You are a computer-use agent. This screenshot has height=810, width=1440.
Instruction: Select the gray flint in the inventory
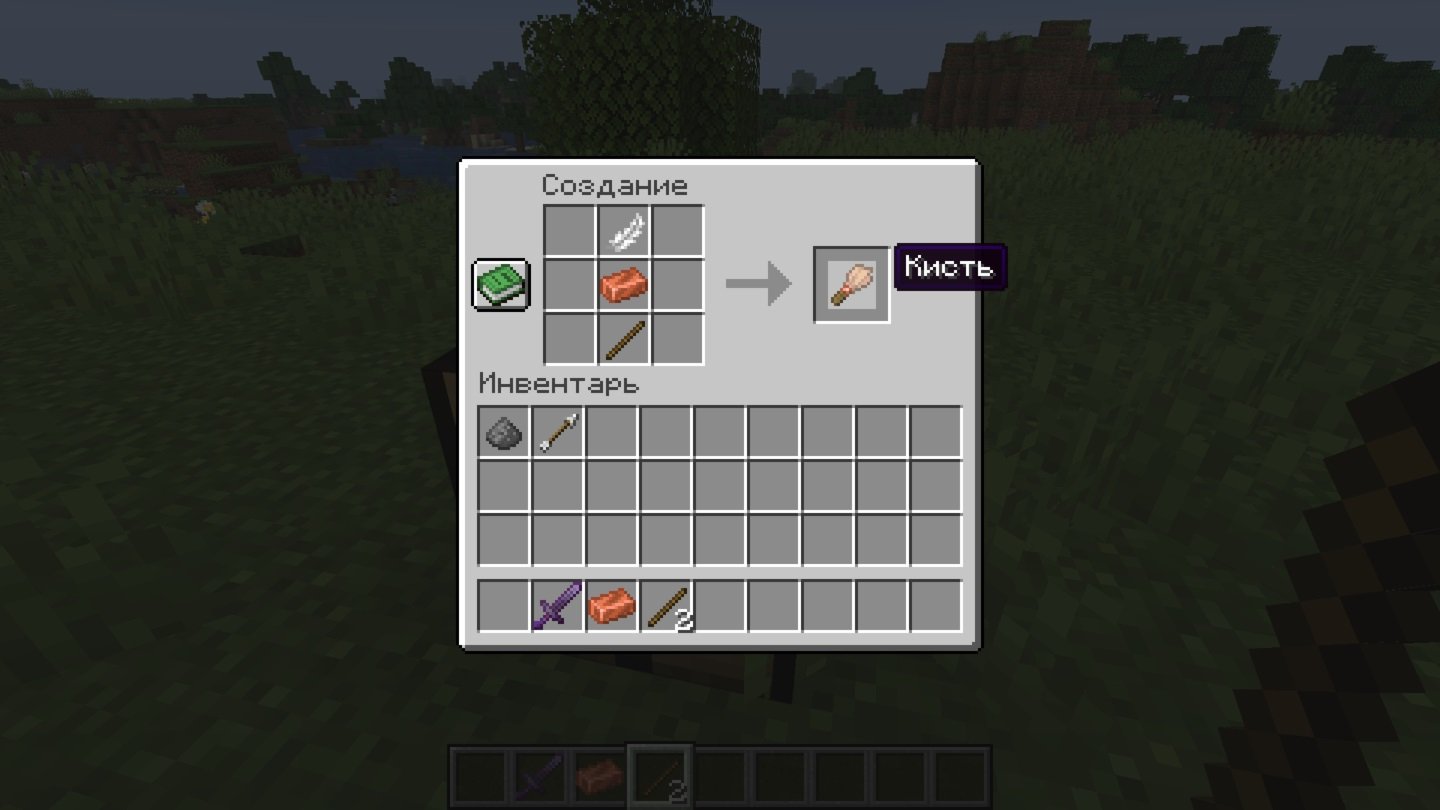coord(503,432)
